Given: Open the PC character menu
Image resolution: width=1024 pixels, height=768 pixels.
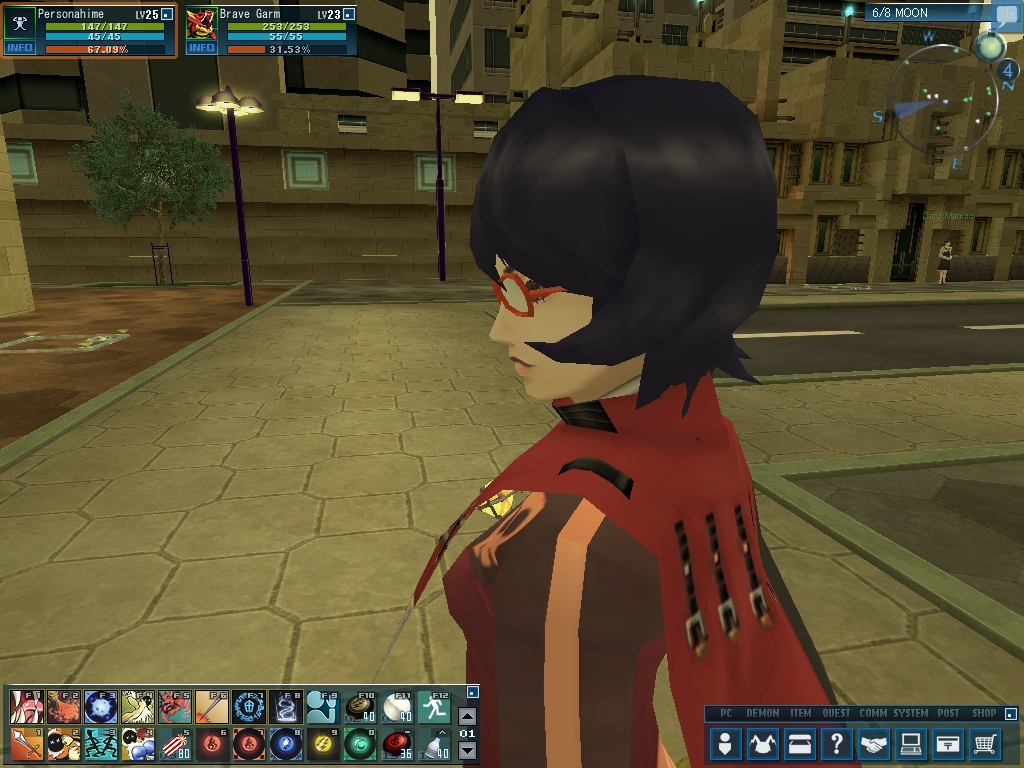Looking at the screenshot, I should (x=726, y=744).
